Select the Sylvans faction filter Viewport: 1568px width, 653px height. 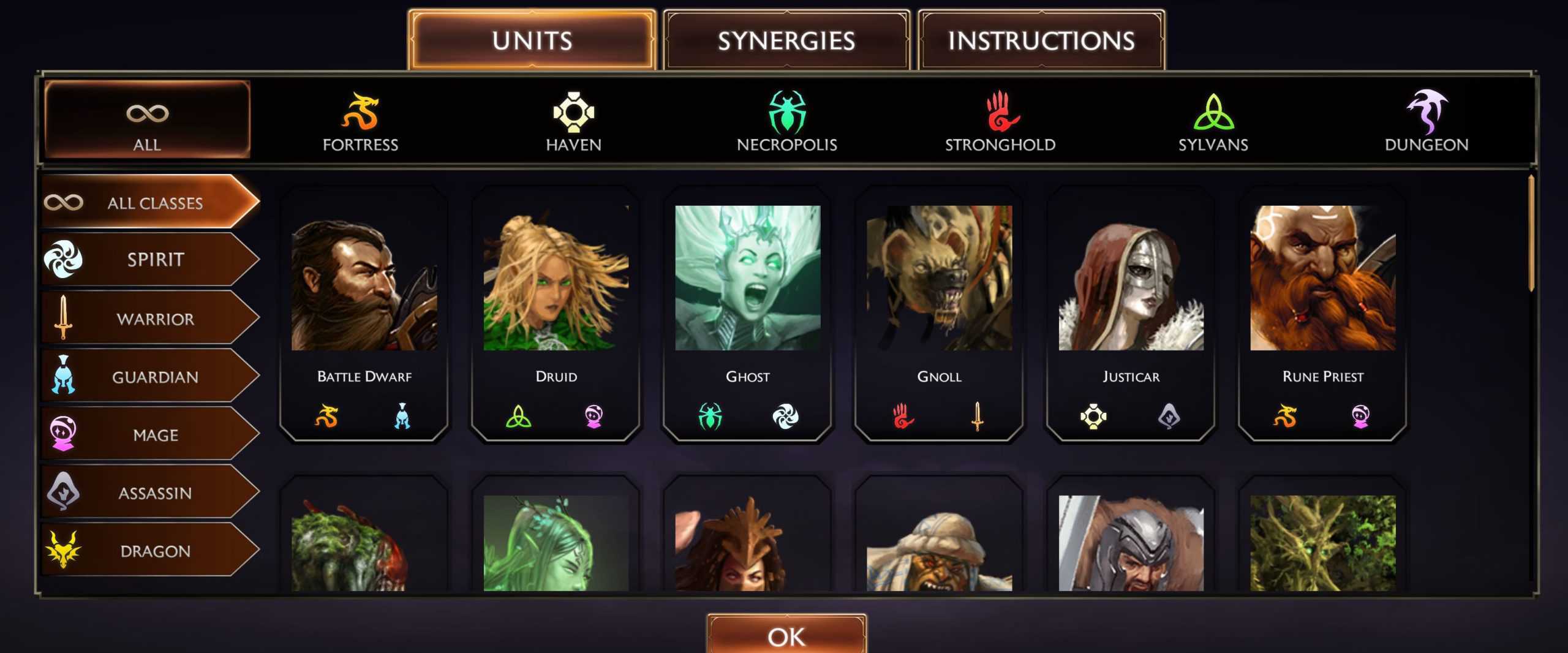(1213, 121)
